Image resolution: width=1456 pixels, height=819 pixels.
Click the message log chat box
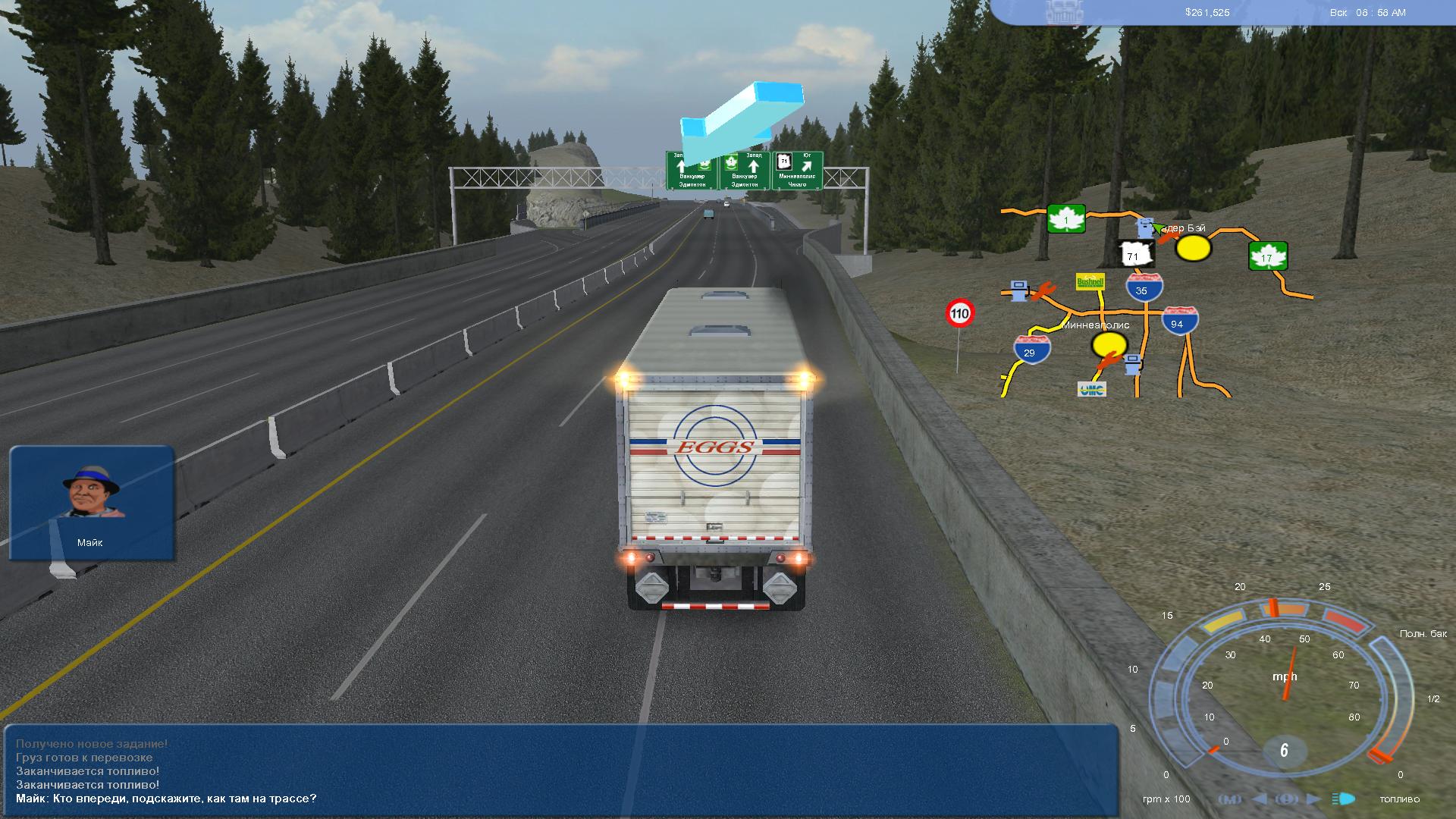(x=561, y=770)
